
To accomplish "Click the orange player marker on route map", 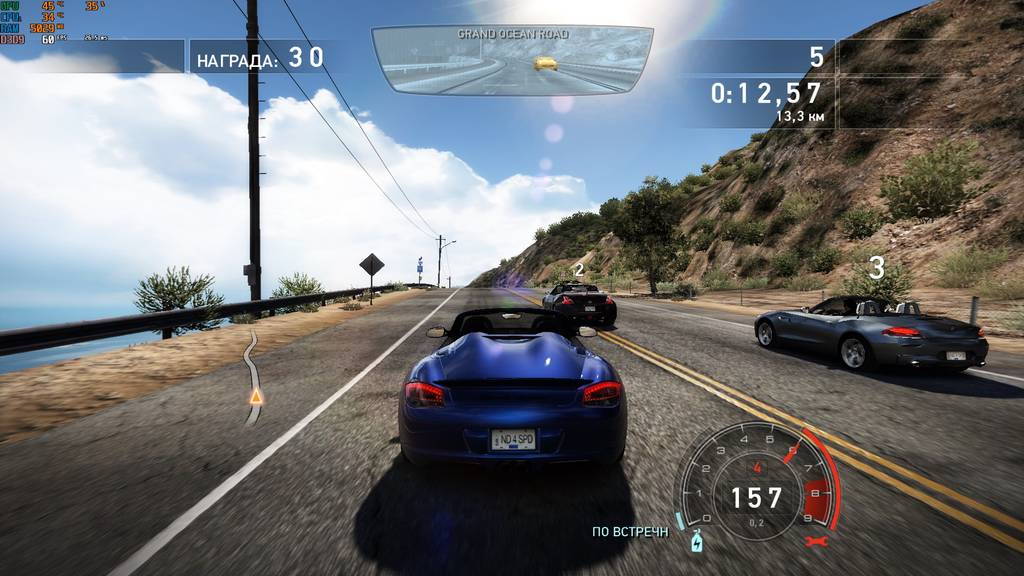I will click(x=256, y=397).
